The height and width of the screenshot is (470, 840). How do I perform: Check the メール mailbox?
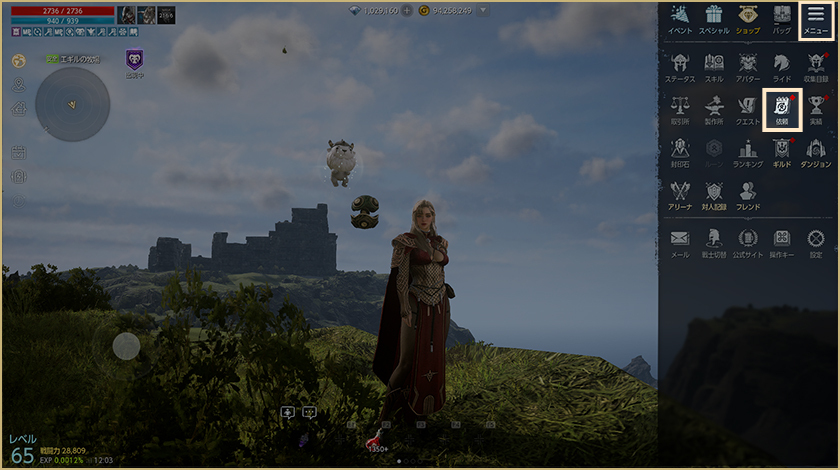[680, 241]
